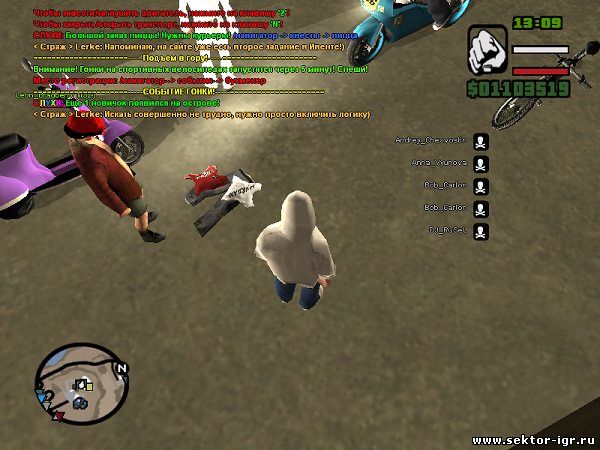Select Anna_Vyunova's kill feed entry

click(x=440, y=163)
